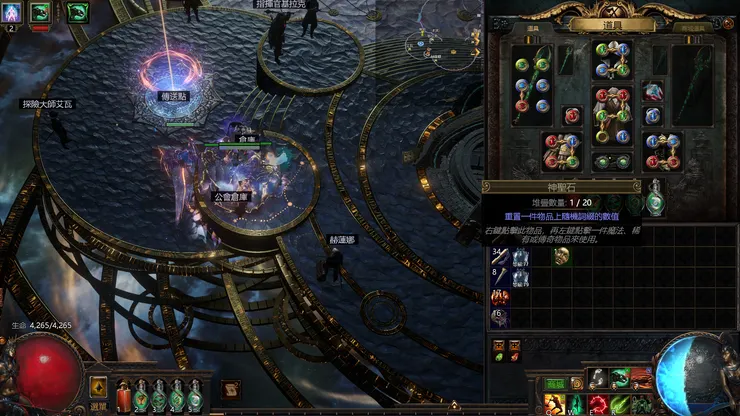Click the buff icon in the top-left corner

[x=13, y=13]
